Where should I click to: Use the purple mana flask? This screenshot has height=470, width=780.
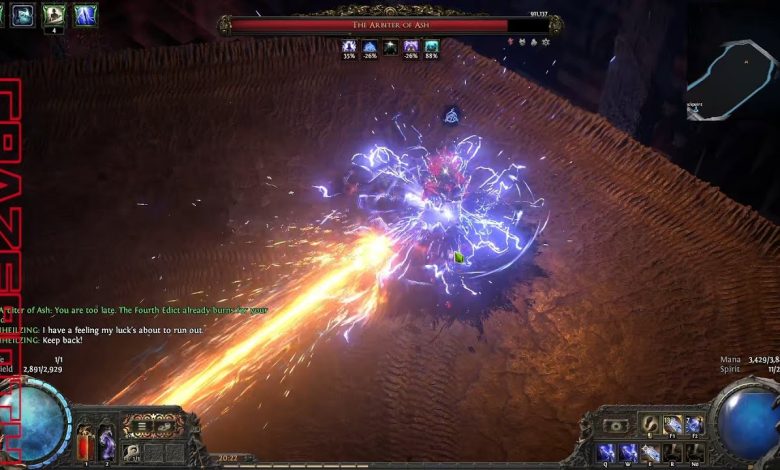[x=107, y=441]
